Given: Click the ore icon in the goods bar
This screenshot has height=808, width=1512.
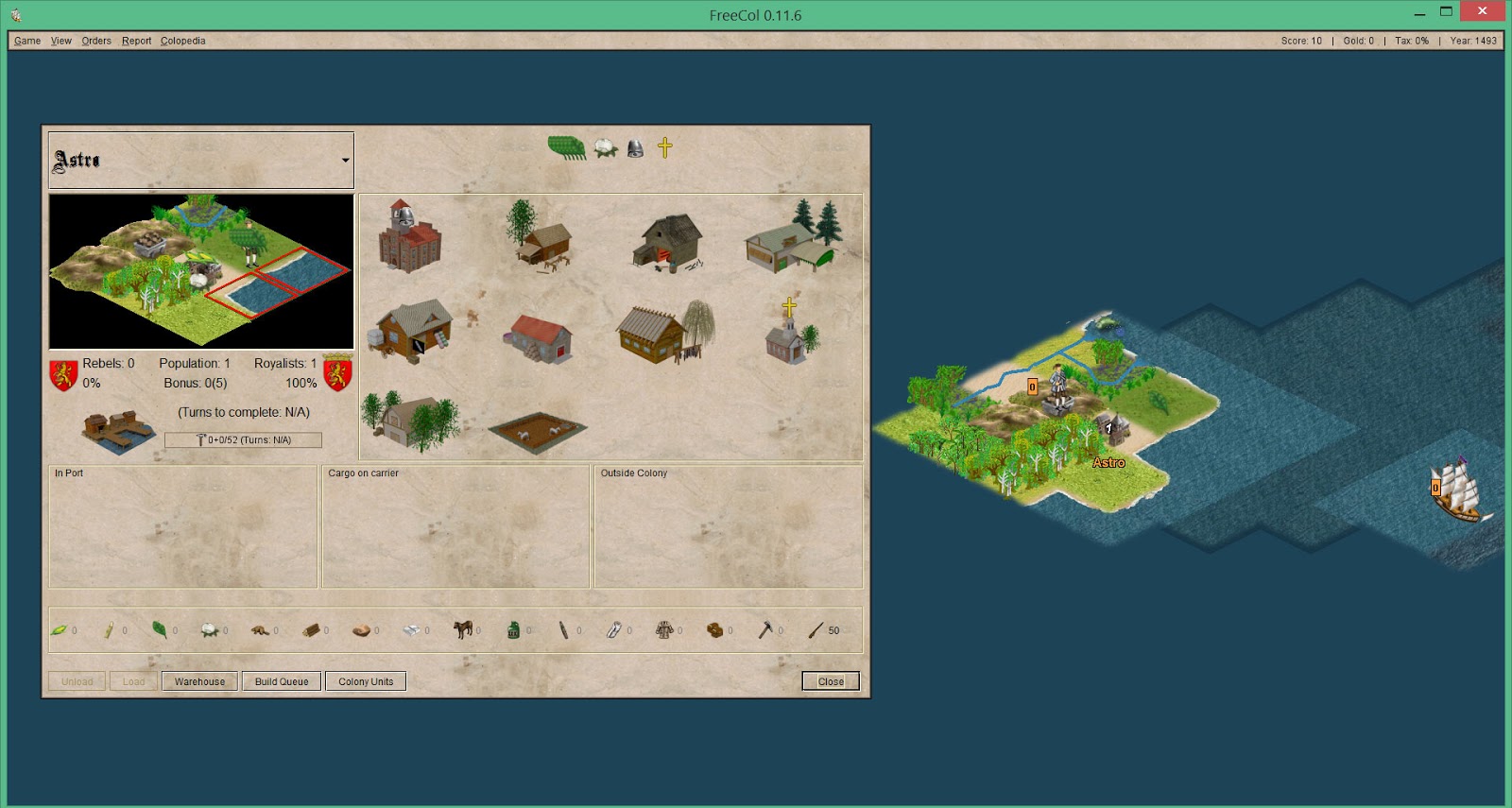Looking at the screenshot, I should [x=362, y=629].
